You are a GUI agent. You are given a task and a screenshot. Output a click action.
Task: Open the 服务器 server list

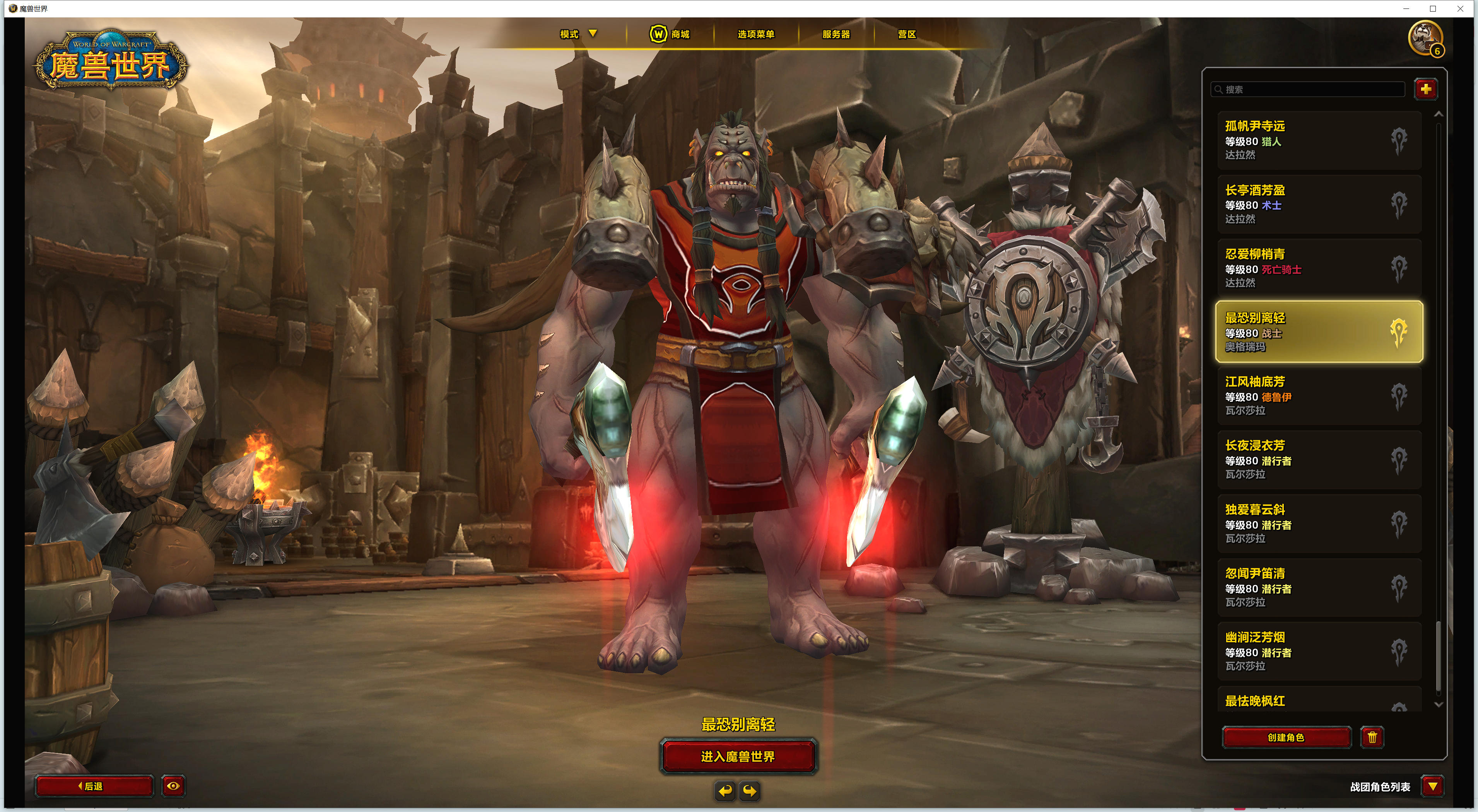coord(836,34)
